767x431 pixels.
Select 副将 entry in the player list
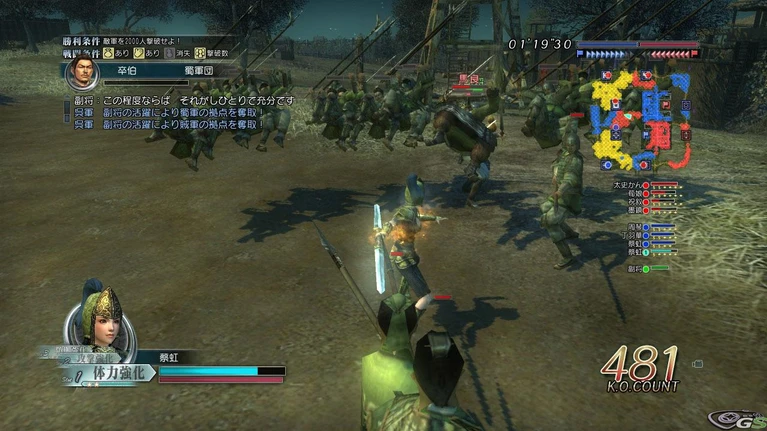pyautogui.click(x=634, y=268)
